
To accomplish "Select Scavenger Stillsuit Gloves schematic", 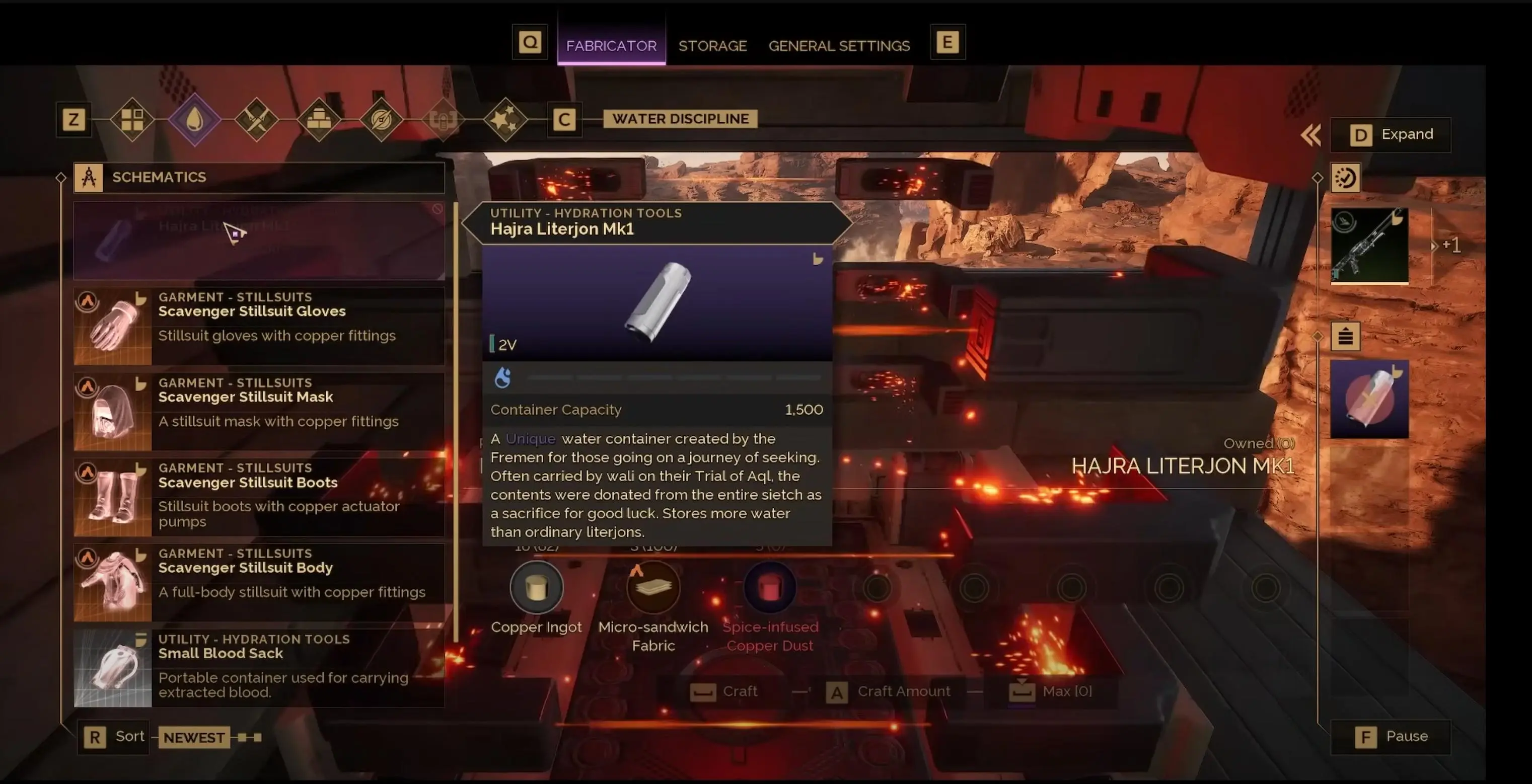I will tap(259, 325).
